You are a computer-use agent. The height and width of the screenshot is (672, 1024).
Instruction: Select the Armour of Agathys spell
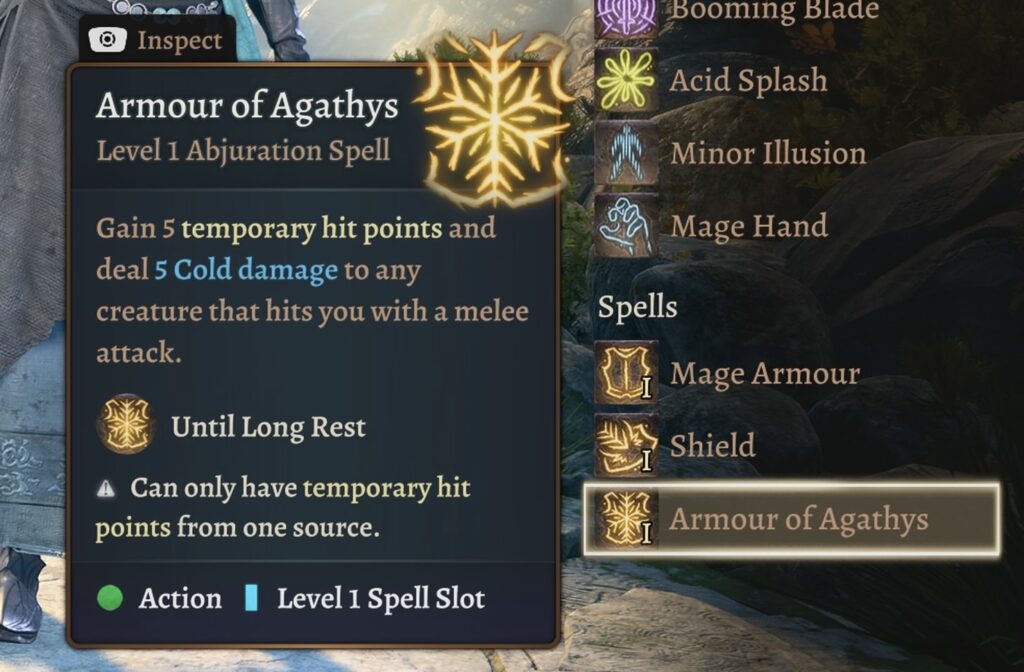point(790,520)
